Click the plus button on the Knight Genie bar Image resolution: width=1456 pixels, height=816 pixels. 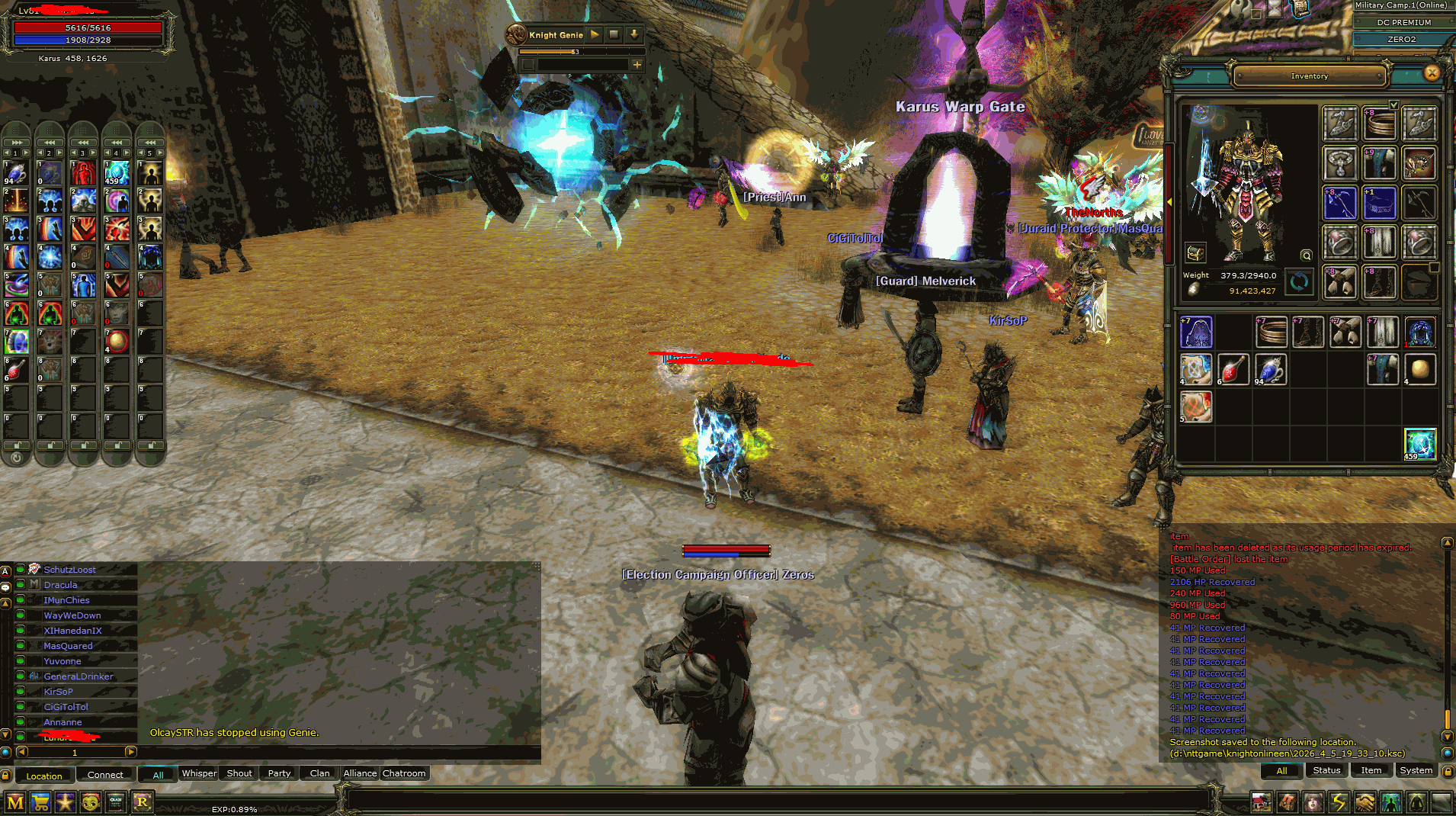[637, 65]
